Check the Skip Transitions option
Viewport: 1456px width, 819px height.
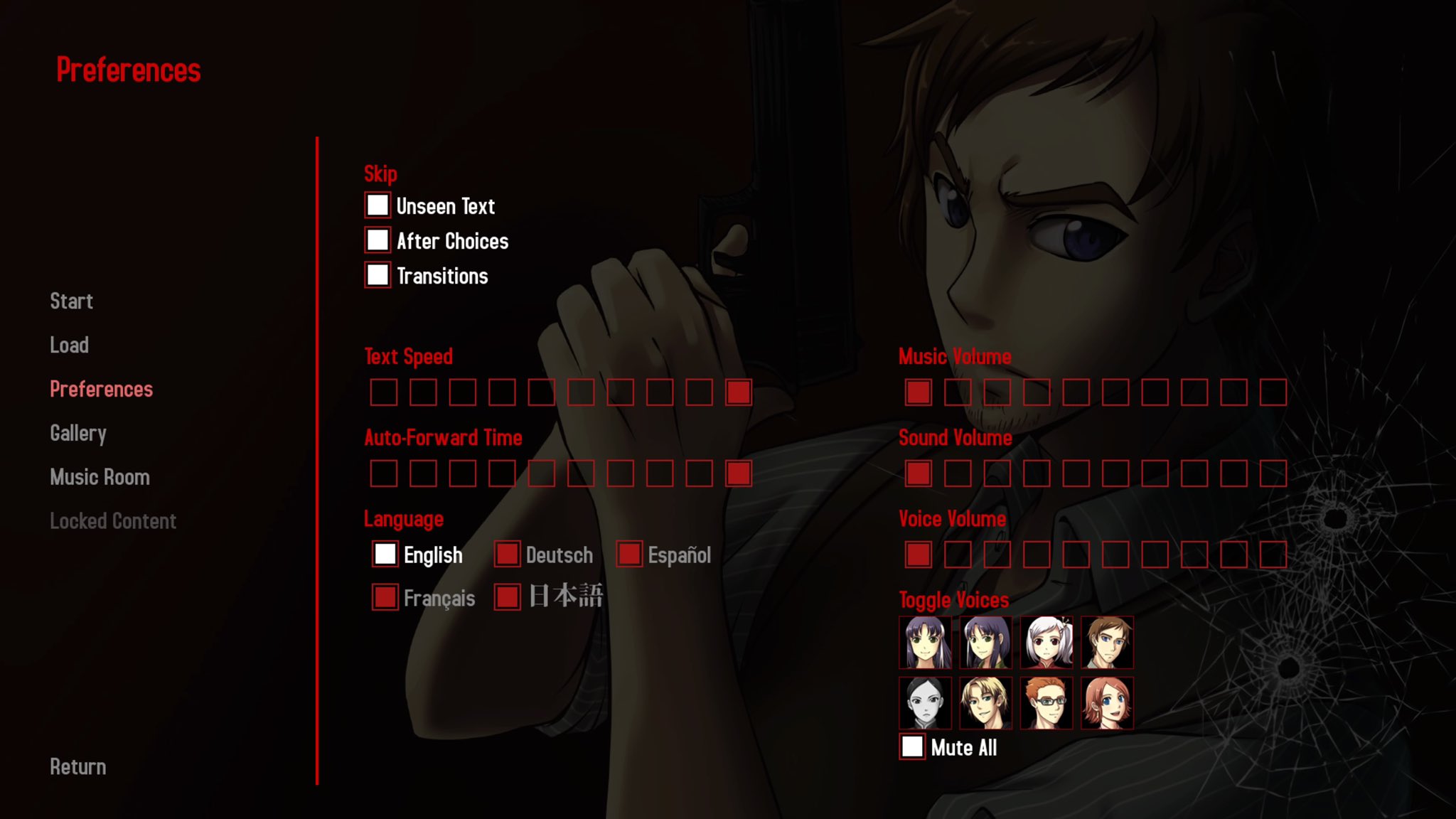[x=378, y=275]
